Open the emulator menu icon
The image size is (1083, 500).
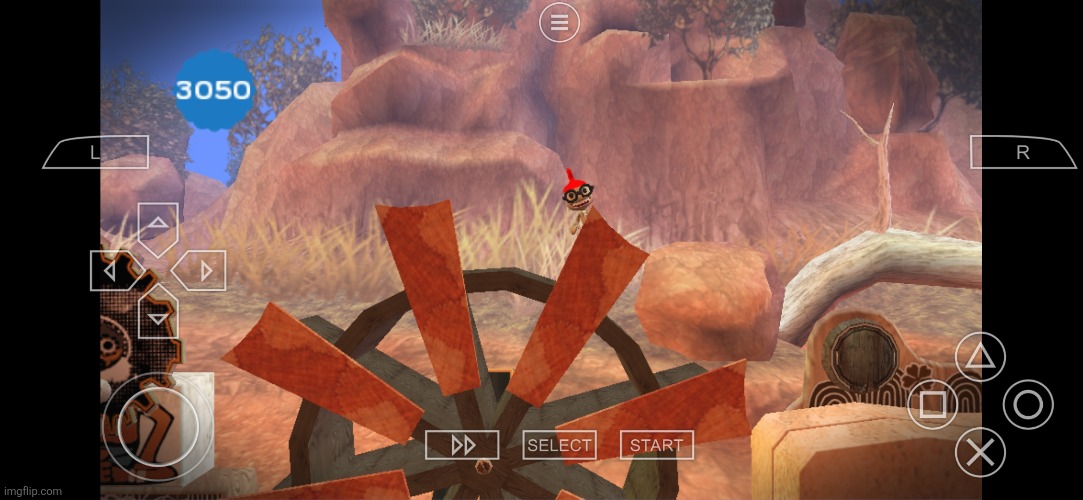point(559,22)
